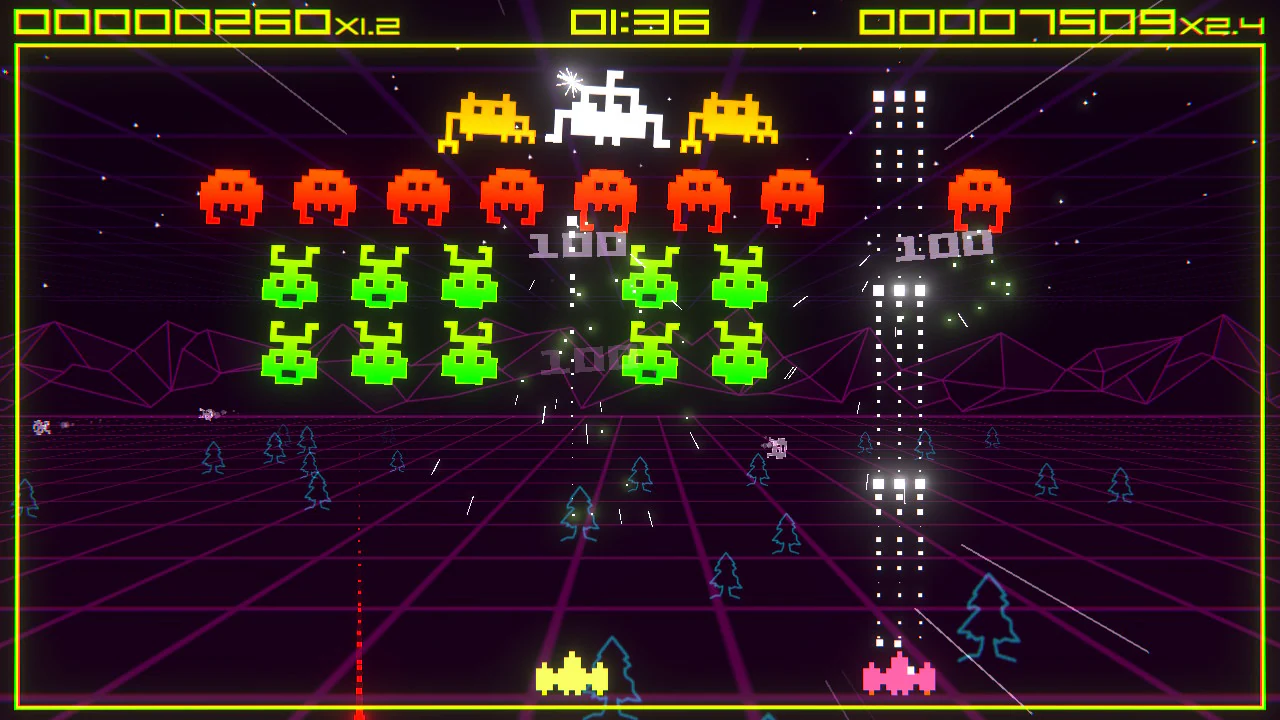Click the small UFO near the left edge
This screenshot has height=720, width=1280.
pos(41,427)
